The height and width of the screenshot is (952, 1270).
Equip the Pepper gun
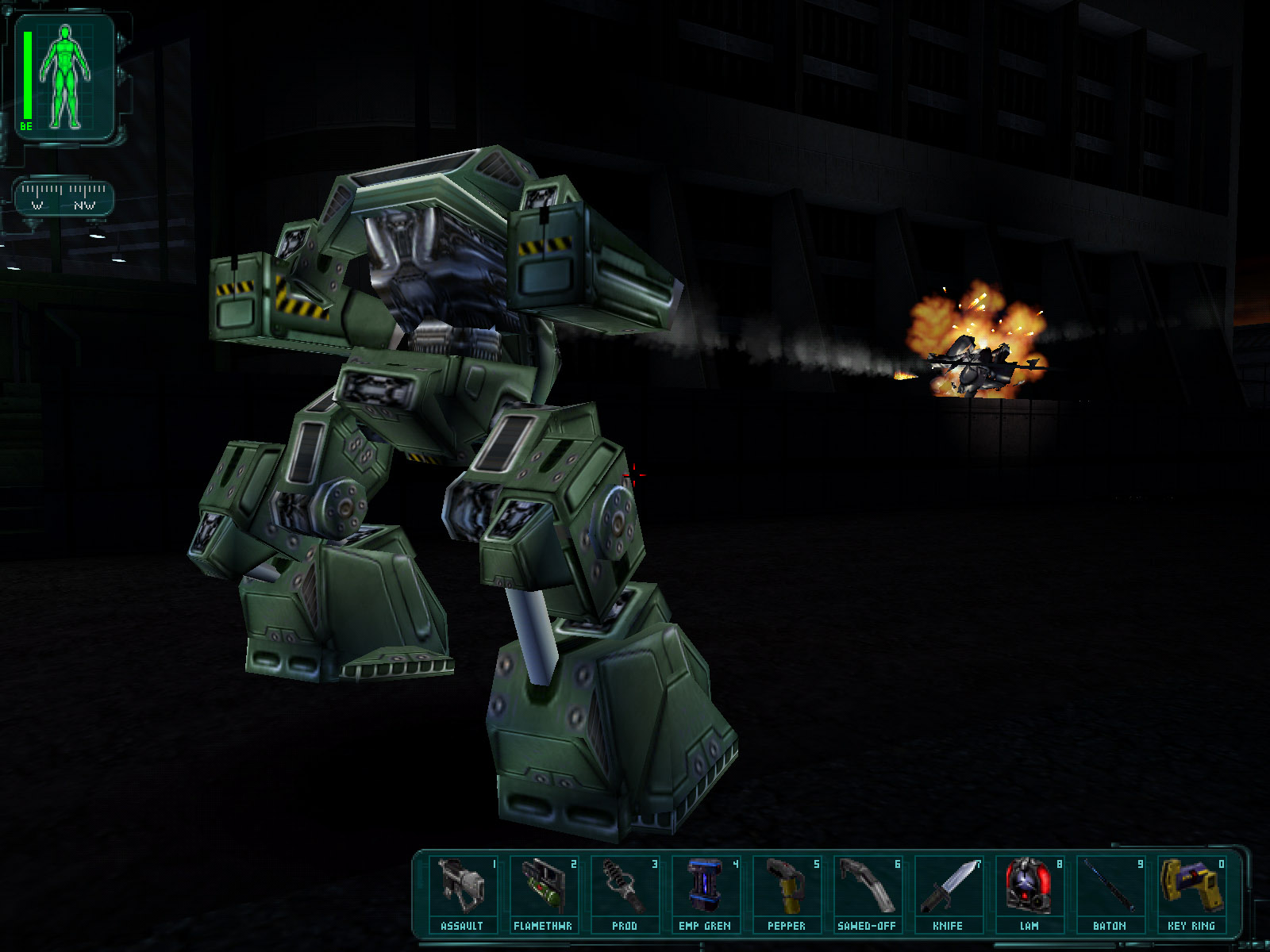pyautogui.click(x=786, y=893)
